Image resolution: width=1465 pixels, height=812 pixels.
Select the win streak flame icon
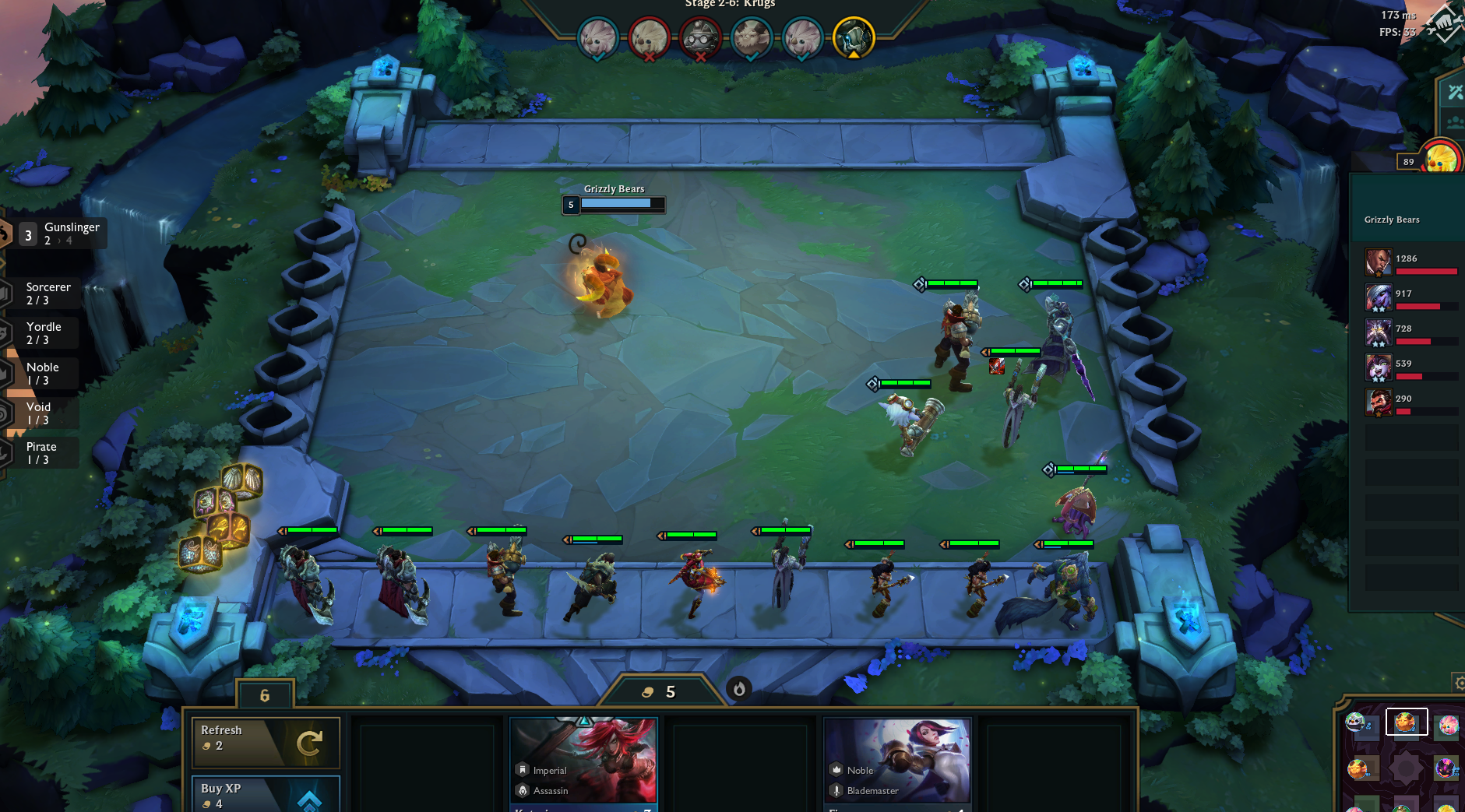tap(738, 687)
